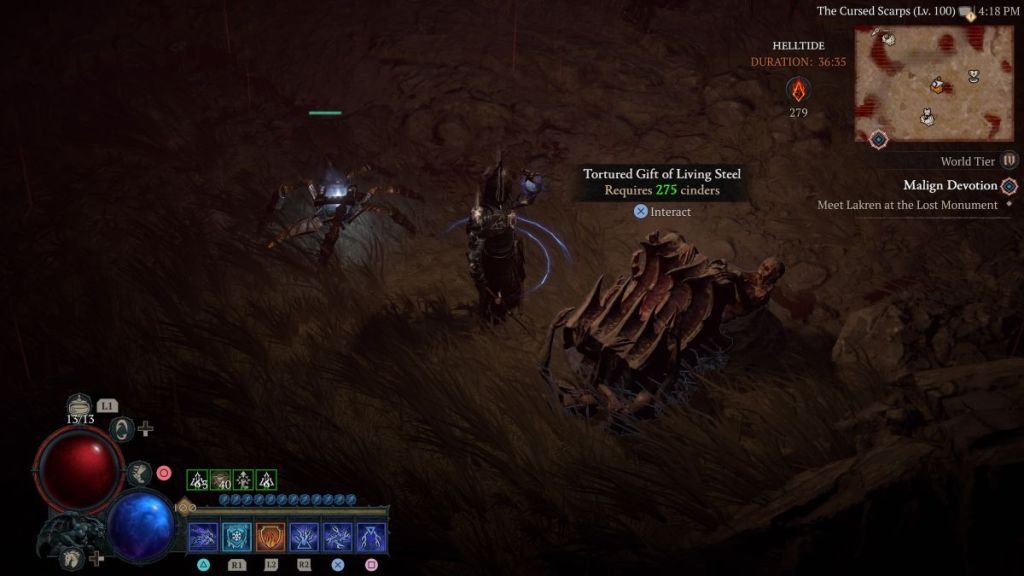Screen dimensions: 1024x576
Task: Cast the branching tree-shaped skill above R2
Action: (x=304, y=537)
